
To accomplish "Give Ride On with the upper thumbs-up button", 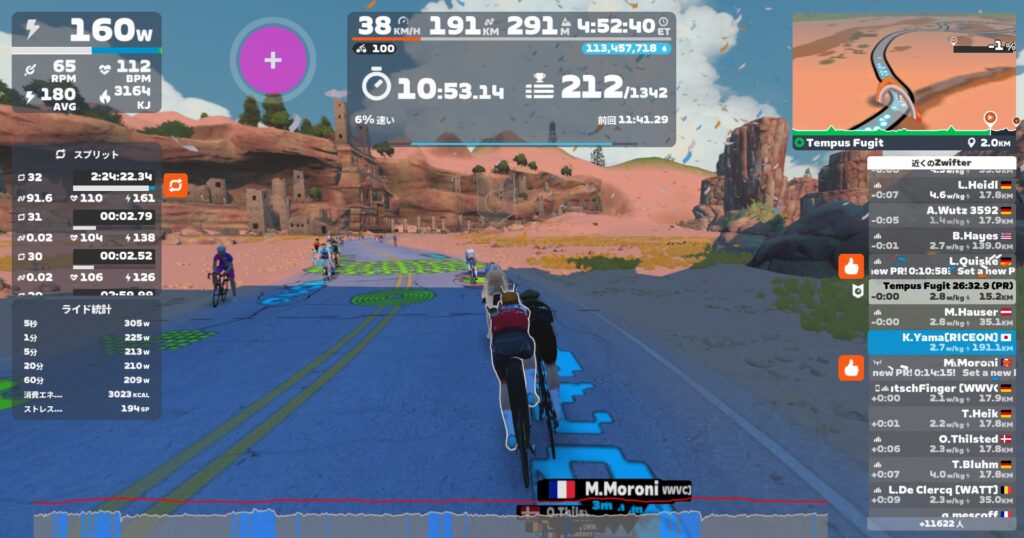I will (851, 266).
